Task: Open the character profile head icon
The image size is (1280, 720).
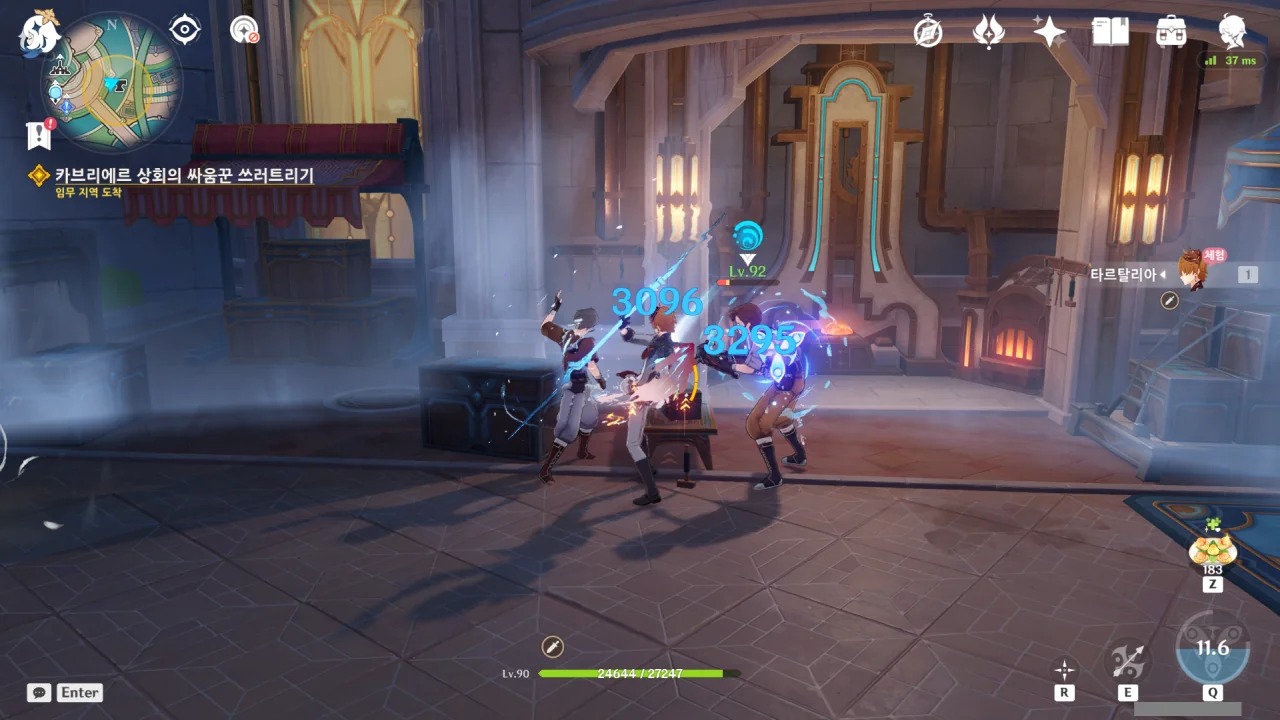Action: click(1232, 32)
